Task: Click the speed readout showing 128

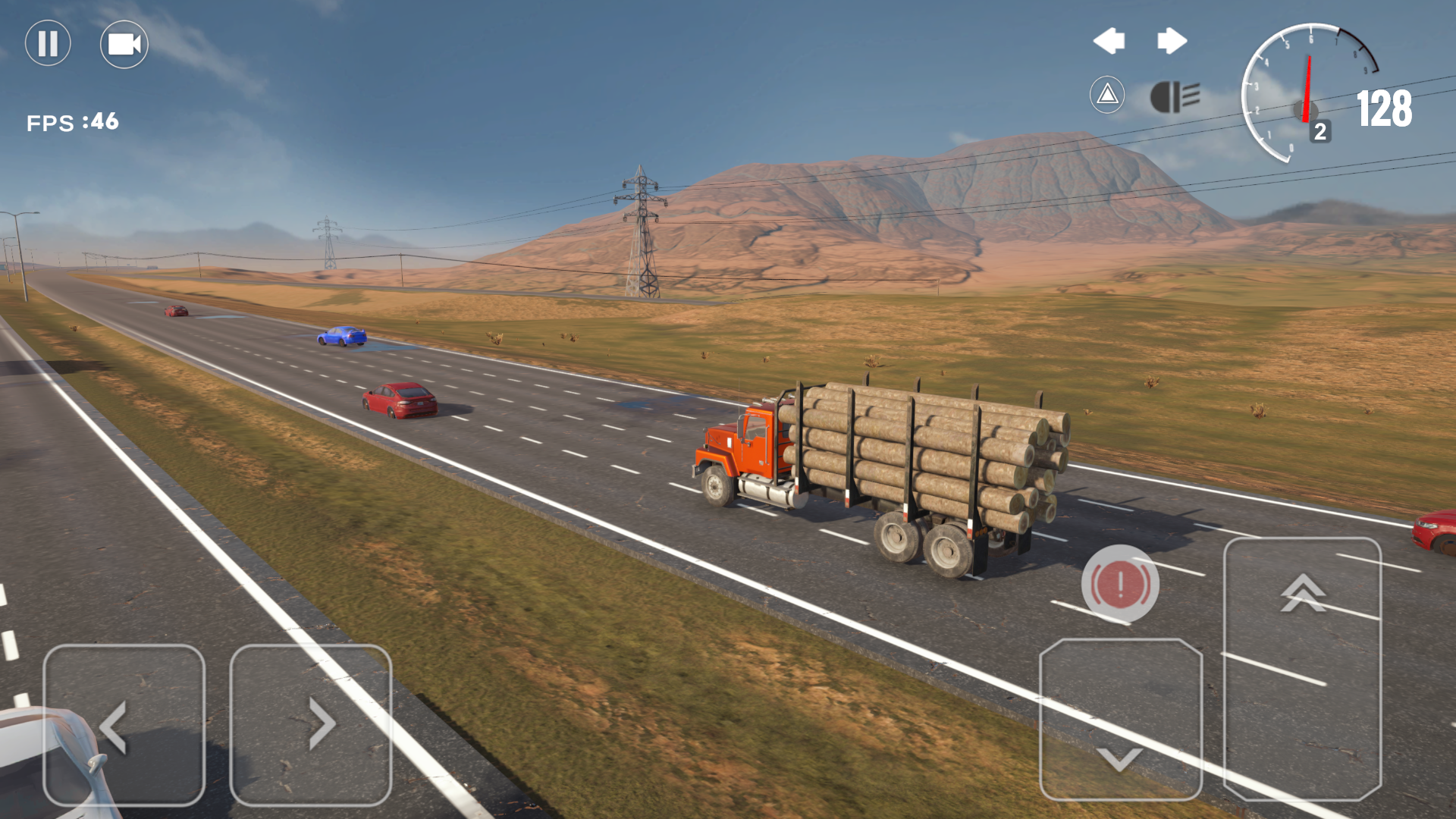Action: click(1385, 108)
